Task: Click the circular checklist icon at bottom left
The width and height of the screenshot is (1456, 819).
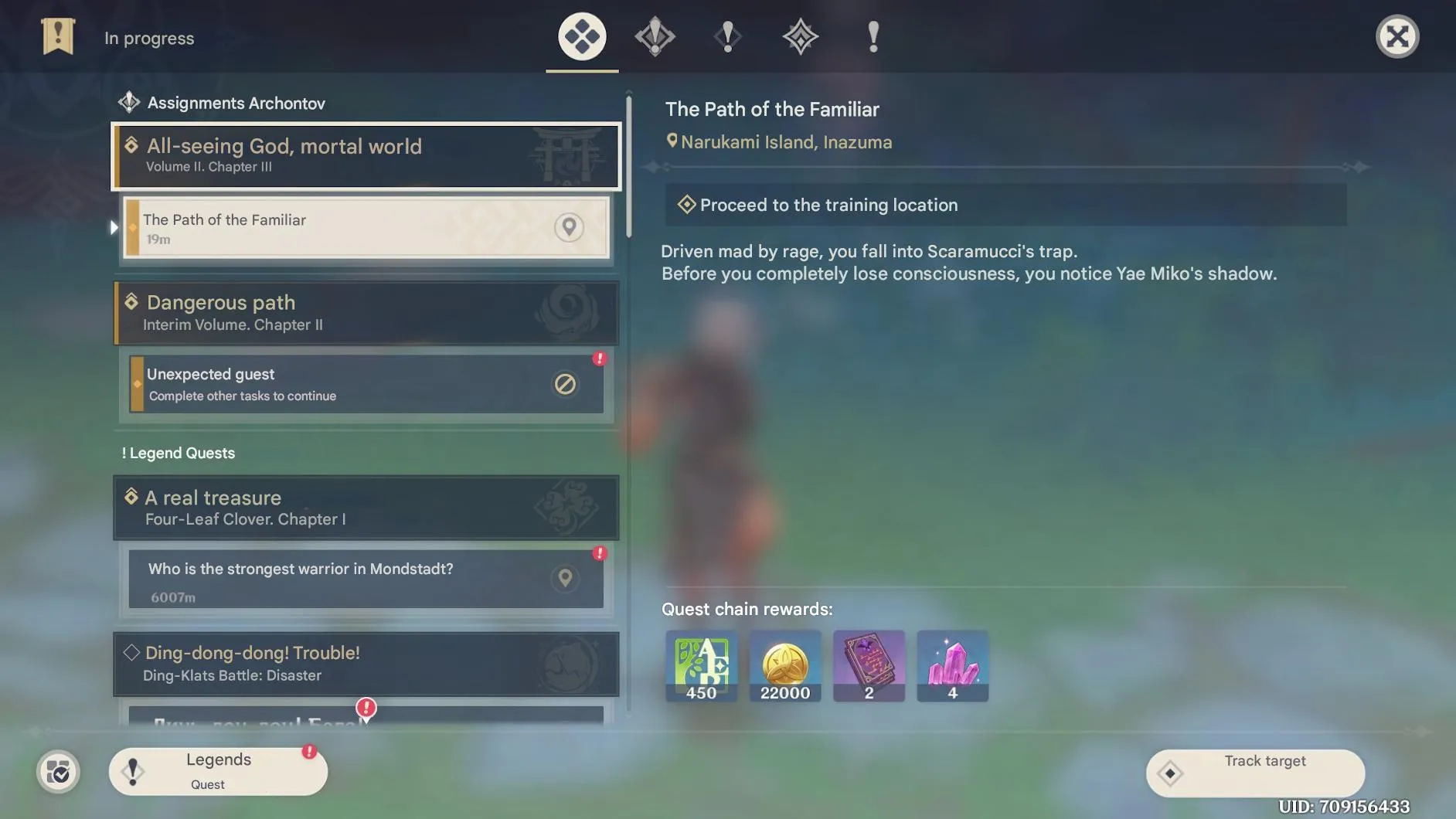Action: pyautogui.click(x=58, y=771)
